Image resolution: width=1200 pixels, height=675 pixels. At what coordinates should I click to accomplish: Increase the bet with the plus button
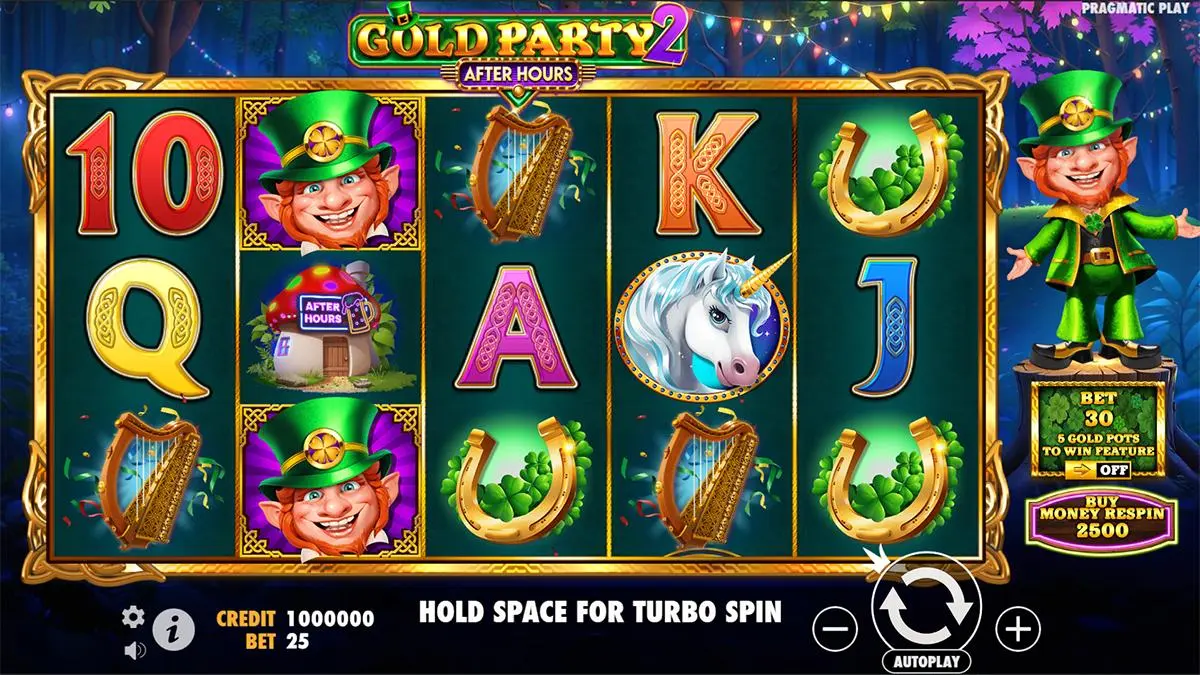pos(1018,628)
